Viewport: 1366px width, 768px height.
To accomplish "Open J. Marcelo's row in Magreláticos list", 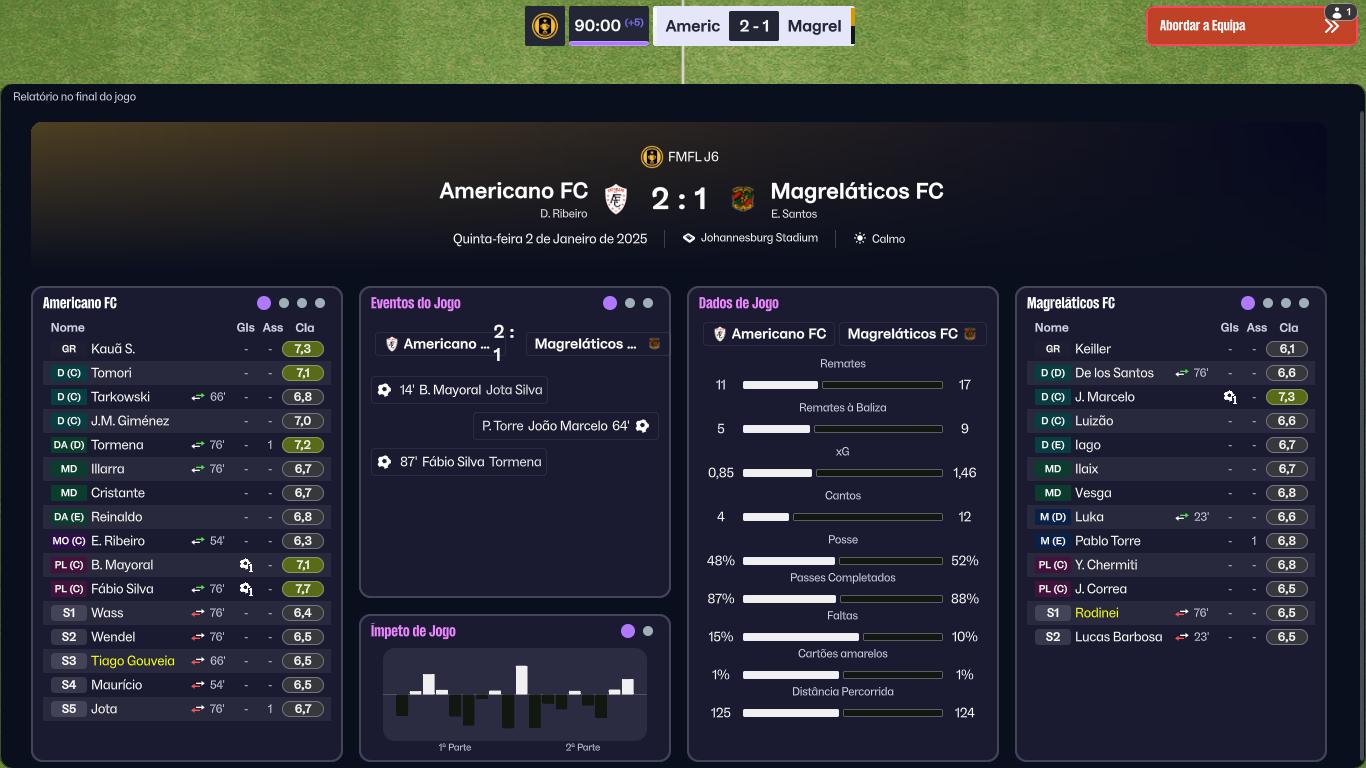I will coord(1104,397).
